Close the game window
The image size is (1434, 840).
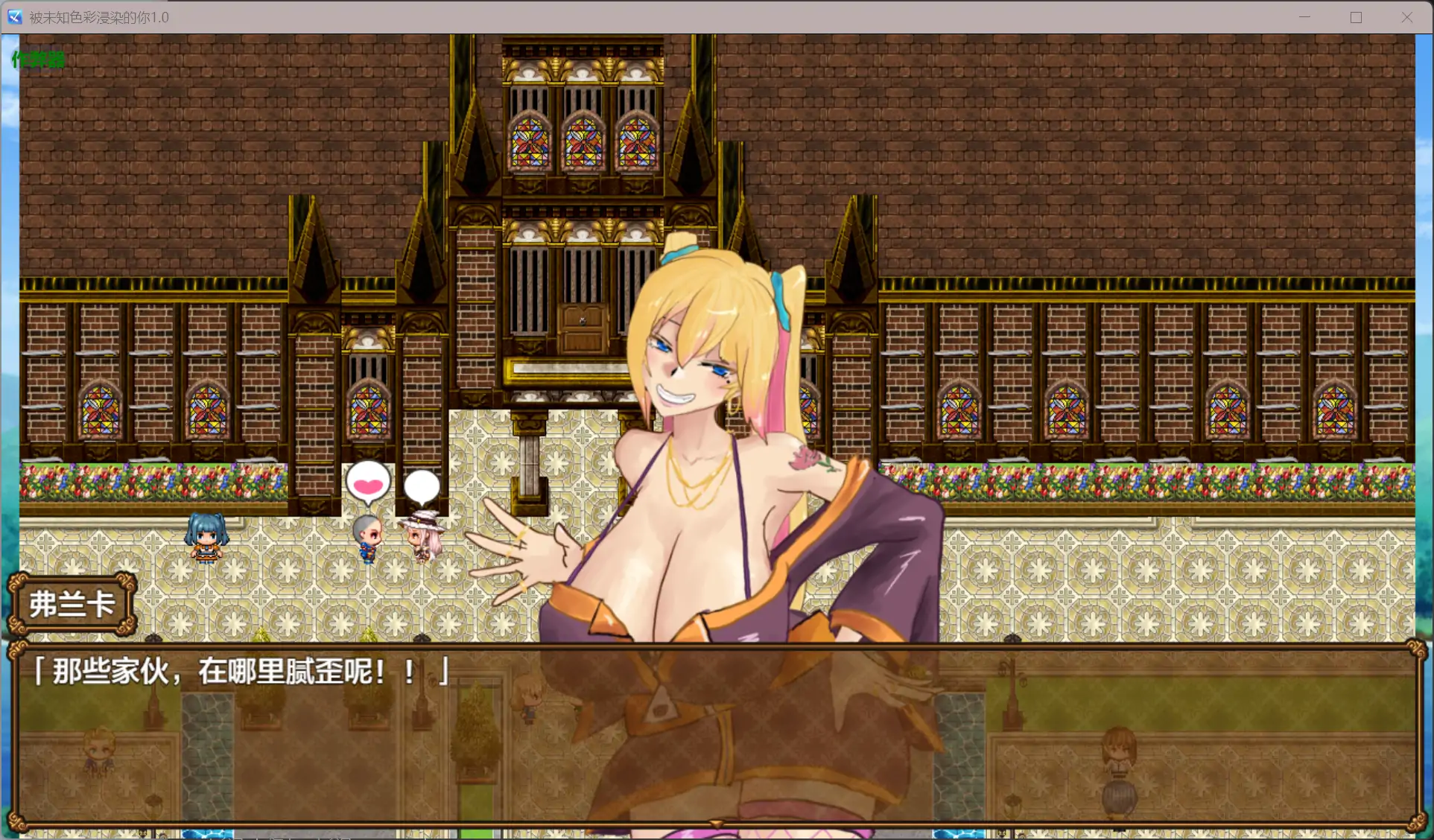1407,16
